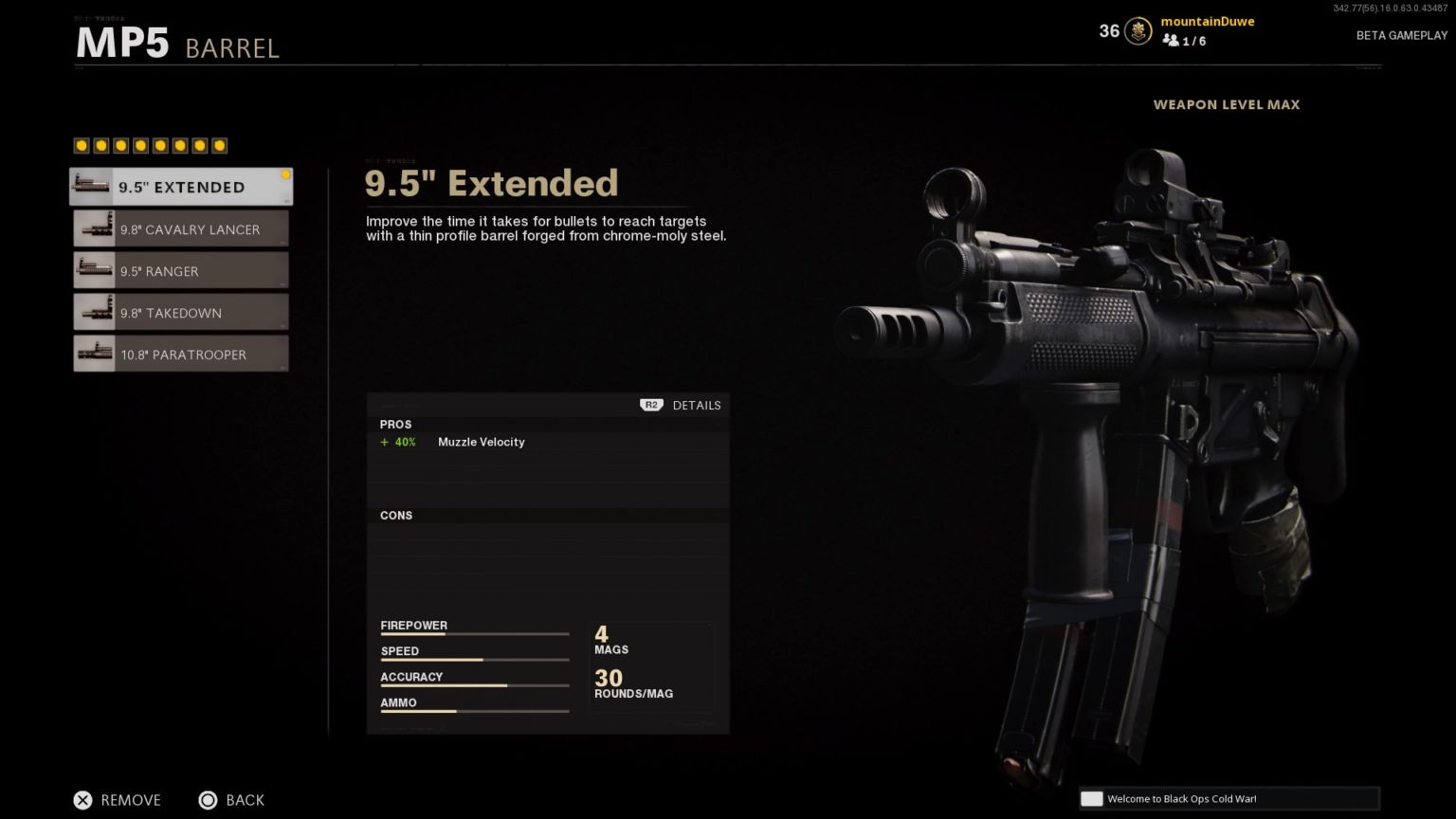Toggle the last weapon level pip

[220, 145]
